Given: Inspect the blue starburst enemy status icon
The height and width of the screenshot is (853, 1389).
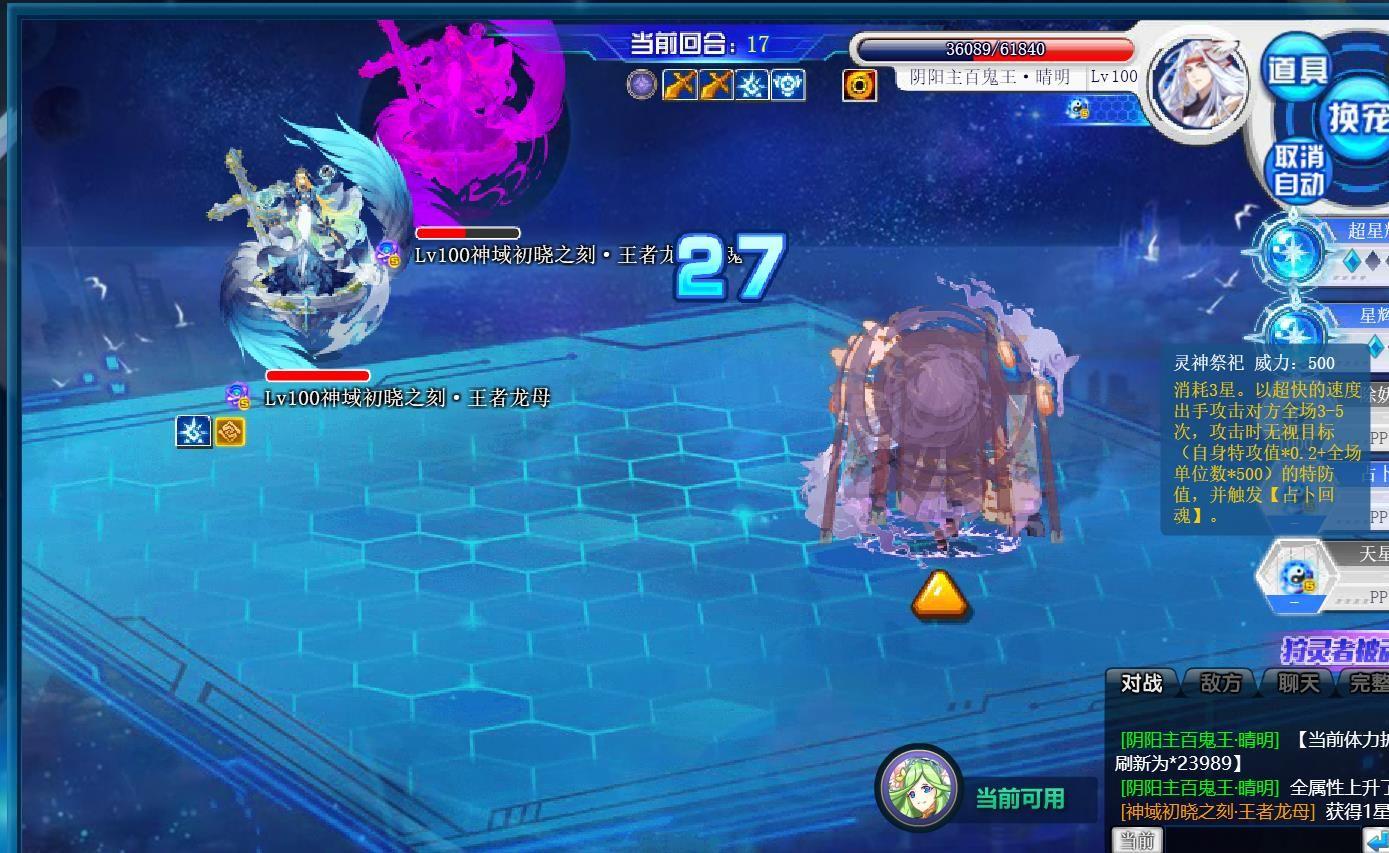Looking at the screenshot, I should (x=193, y=432).
